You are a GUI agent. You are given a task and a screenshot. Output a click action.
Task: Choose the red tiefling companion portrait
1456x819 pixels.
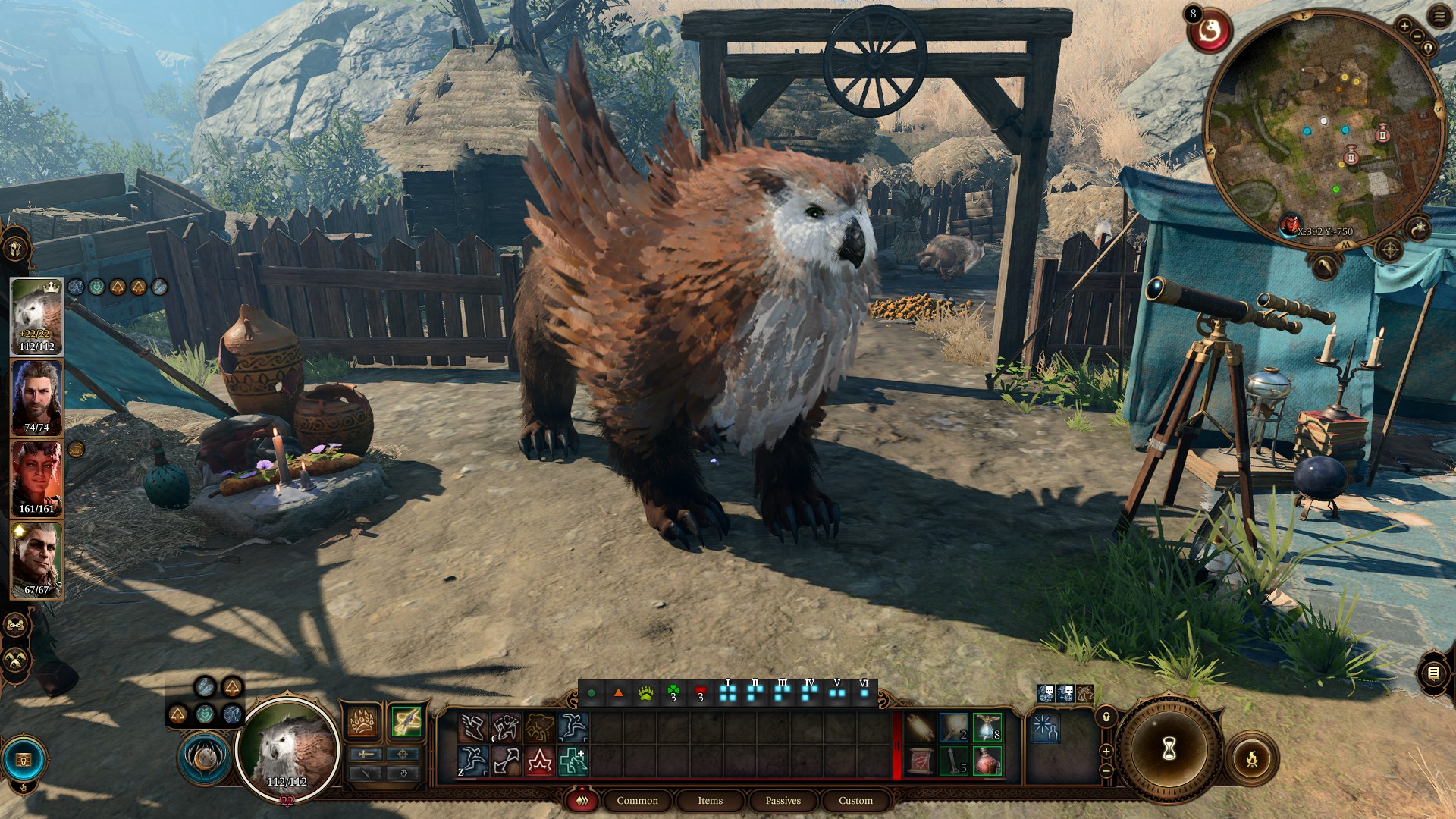tap(36, 478)
